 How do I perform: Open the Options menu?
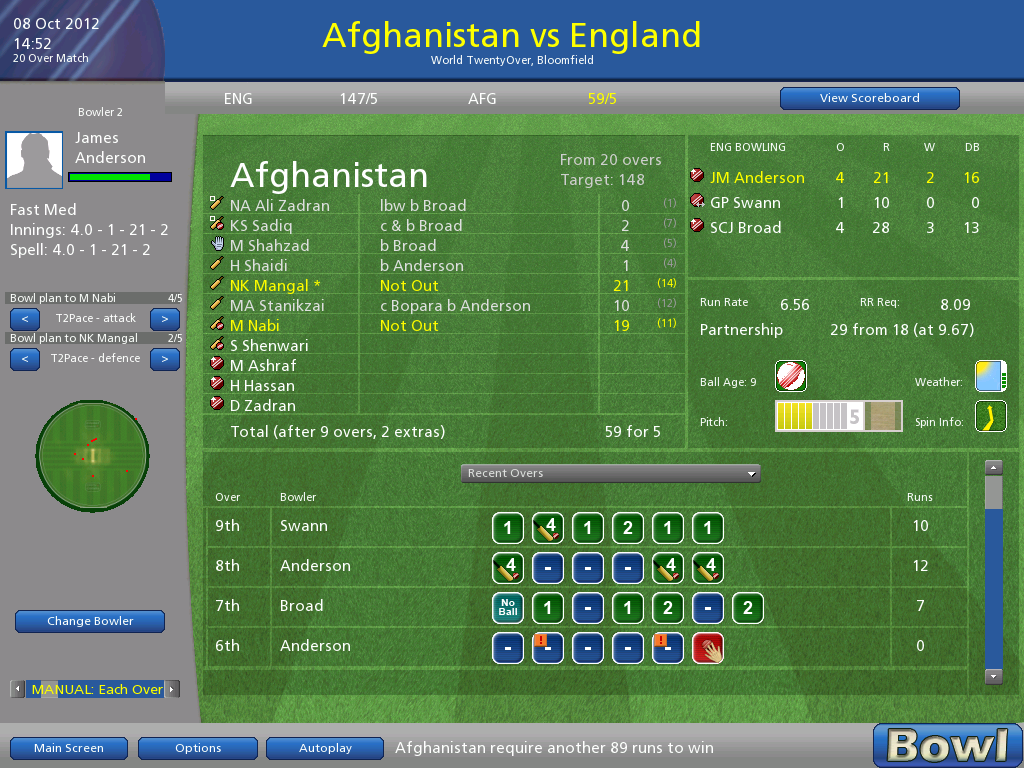click(x=198, y=748)
